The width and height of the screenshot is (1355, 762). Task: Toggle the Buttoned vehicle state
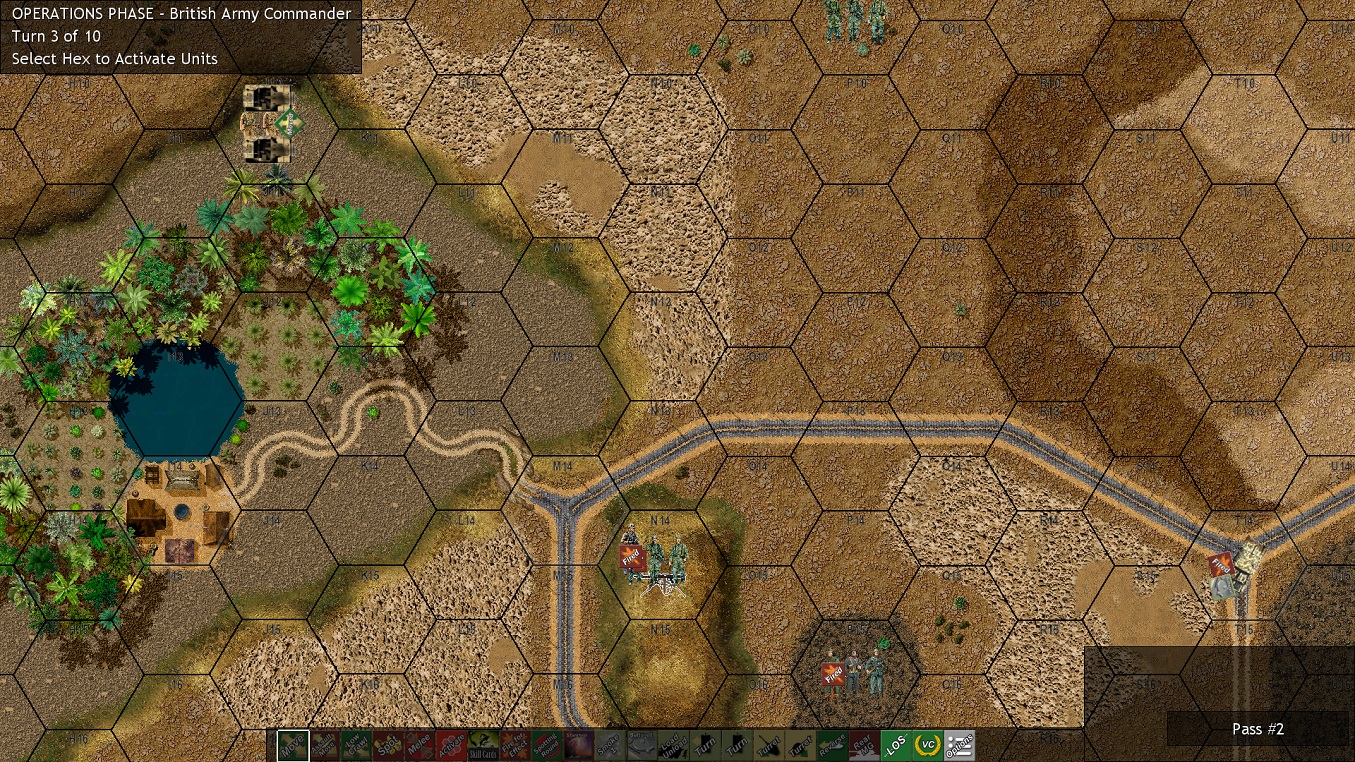click(641, 744)
